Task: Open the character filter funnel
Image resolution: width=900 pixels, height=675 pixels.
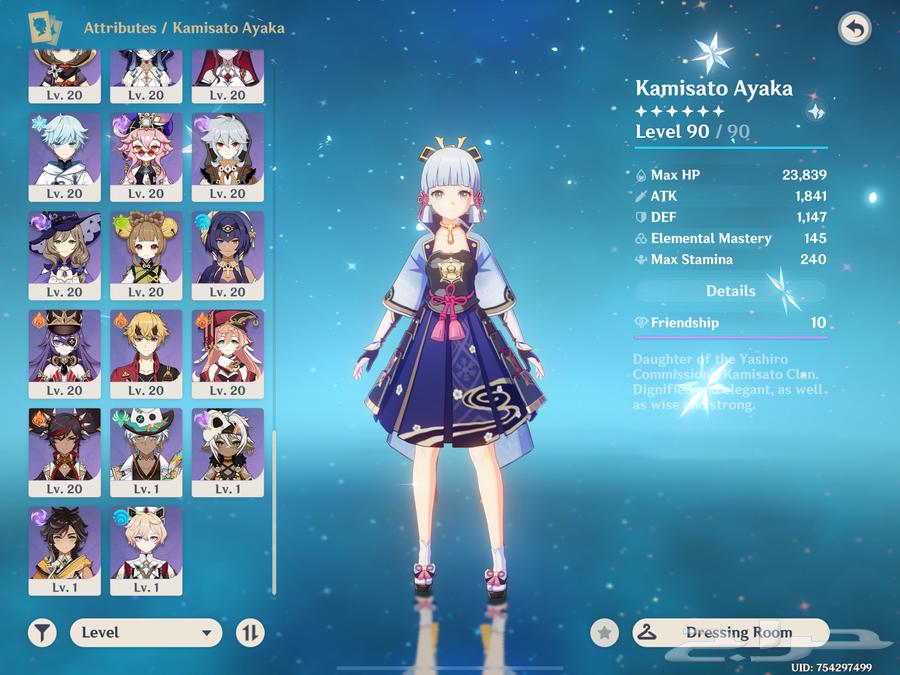Action: coord(42,632)
